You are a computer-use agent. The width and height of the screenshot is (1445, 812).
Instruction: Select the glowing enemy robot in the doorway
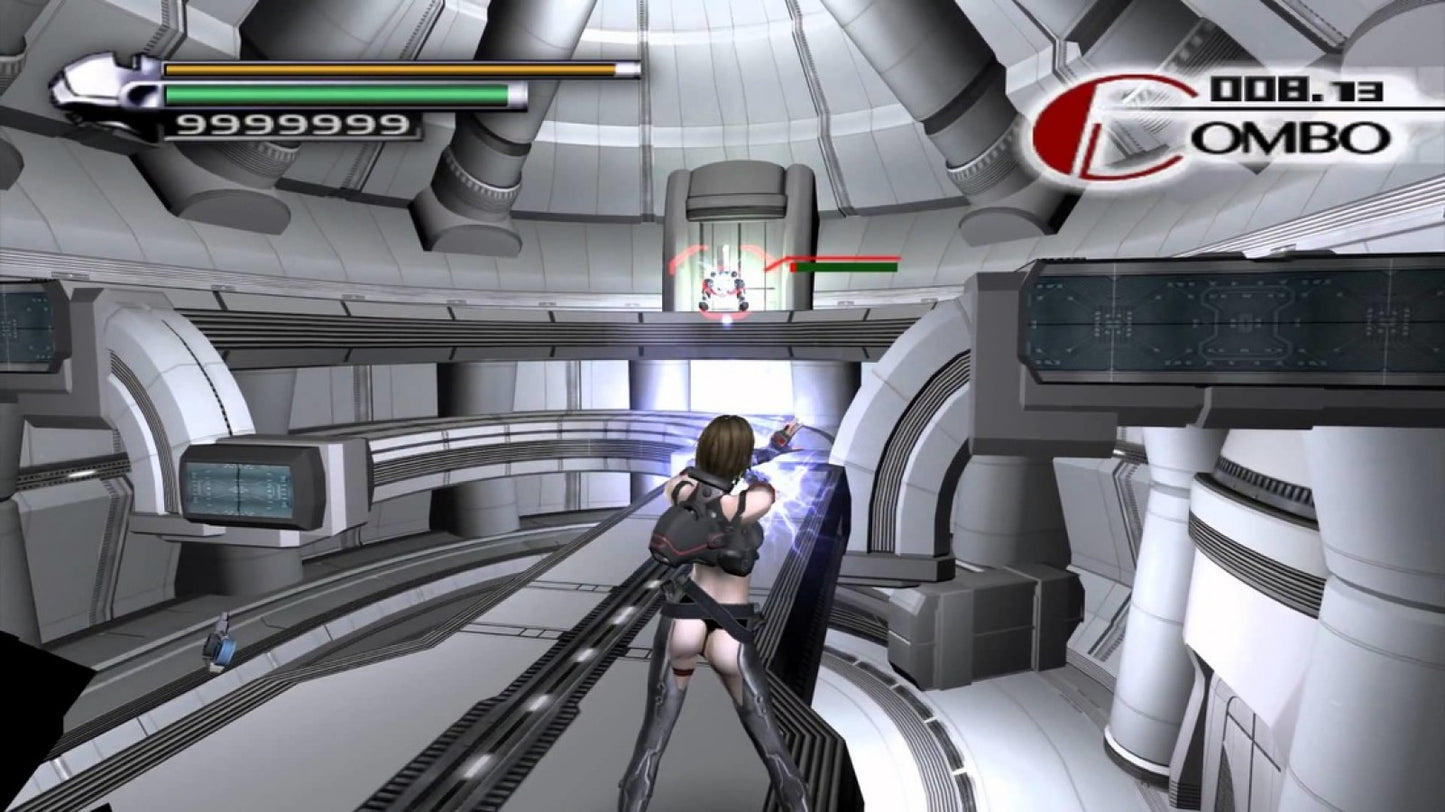[722, 285]
